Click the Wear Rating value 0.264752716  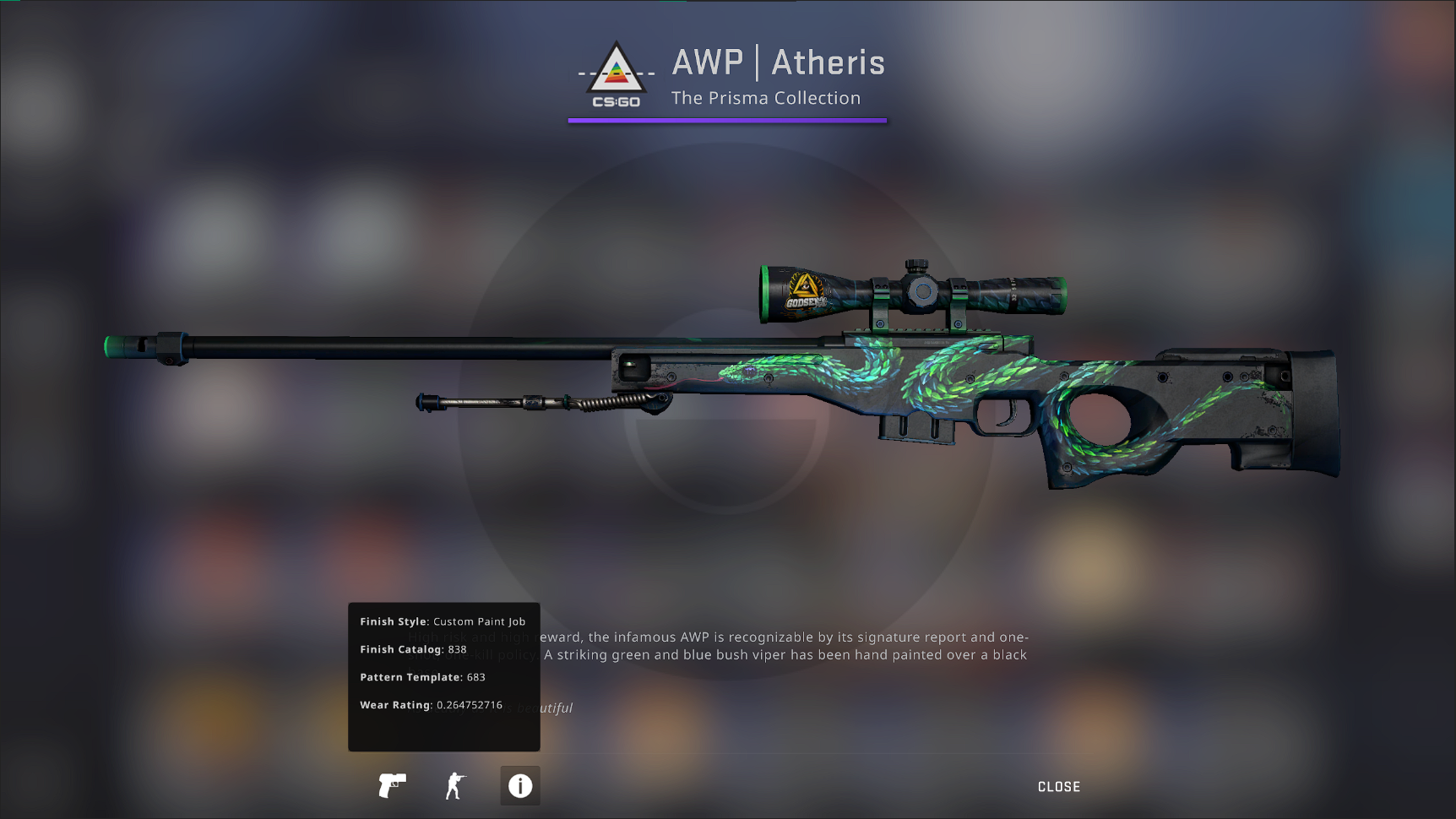tap(470, 704)
